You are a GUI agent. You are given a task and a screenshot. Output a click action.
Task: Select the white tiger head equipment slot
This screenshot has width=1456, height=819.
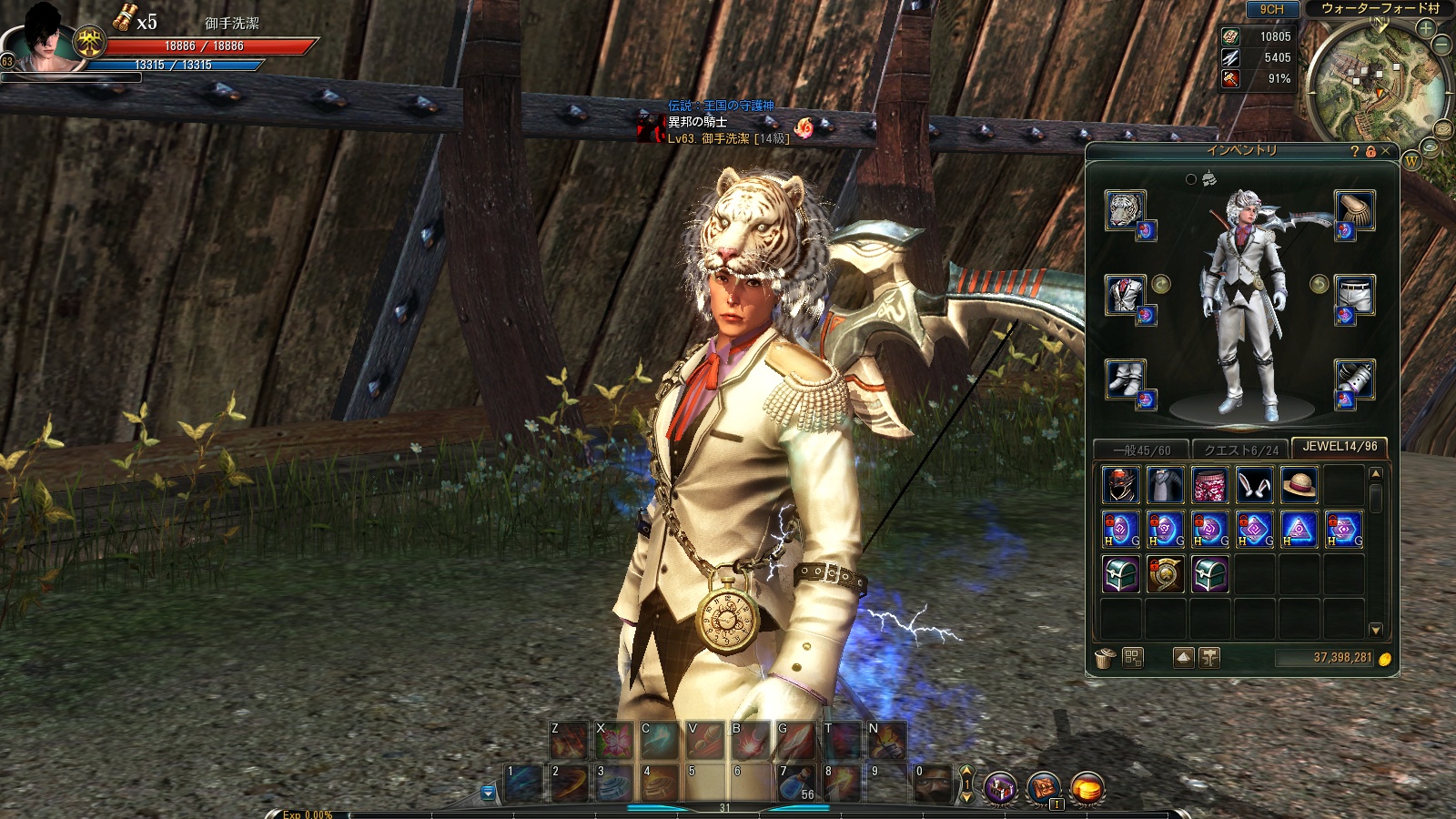pyautogui.click(x=1126, y=210)
